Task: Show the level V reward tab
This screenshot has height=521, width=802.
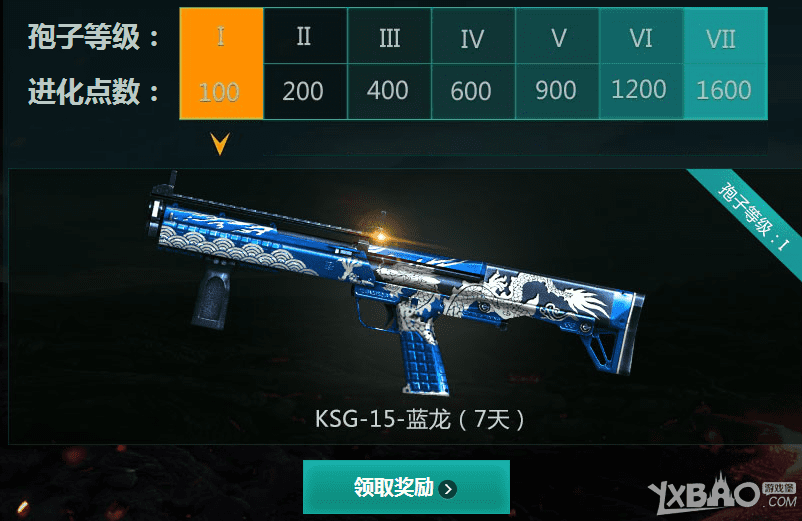Action: pyautogui.click(x=557, y=64)
